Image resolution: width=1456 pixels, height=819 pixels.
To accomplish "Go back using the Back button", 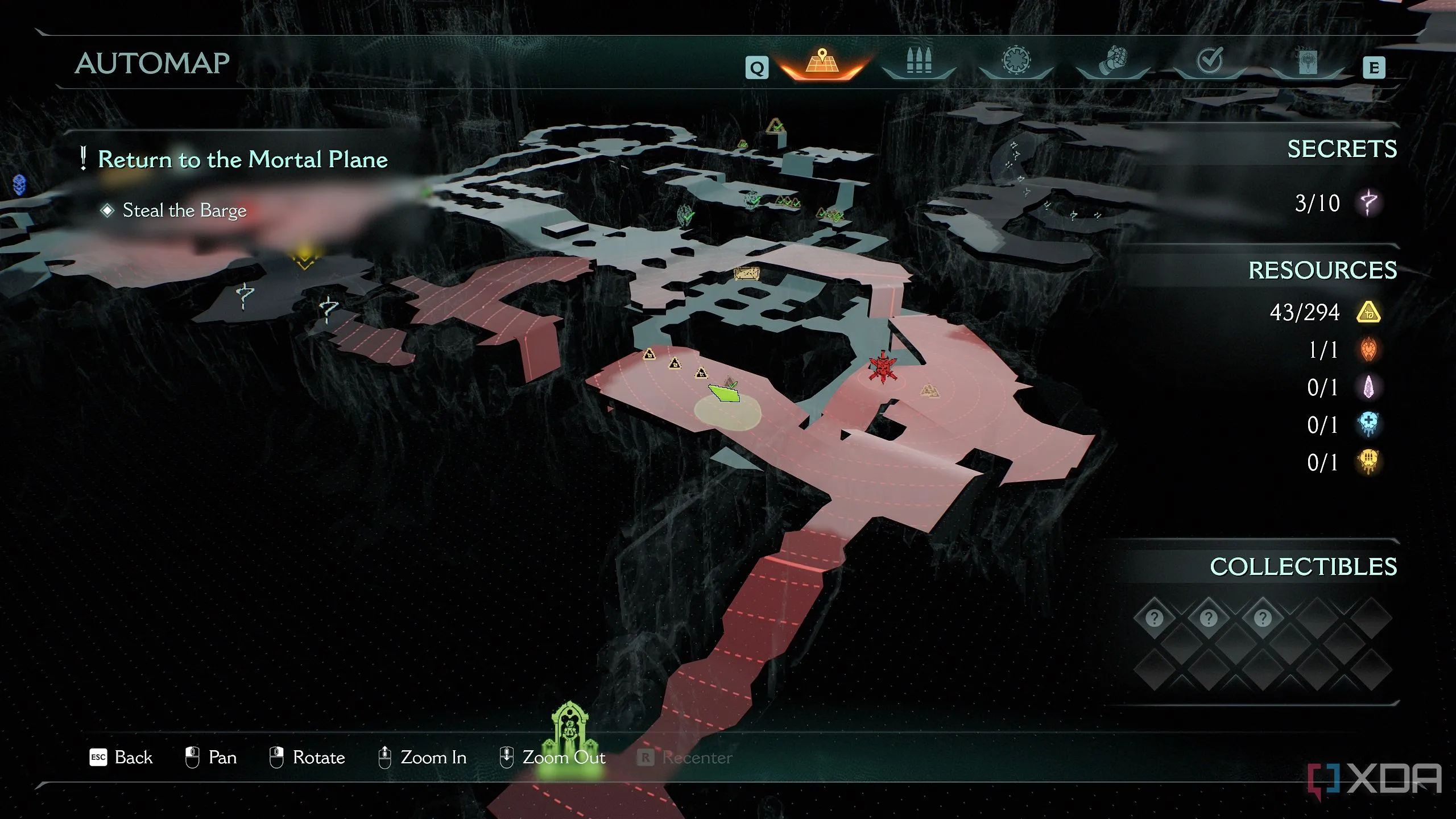I will [x=122, y=758].
